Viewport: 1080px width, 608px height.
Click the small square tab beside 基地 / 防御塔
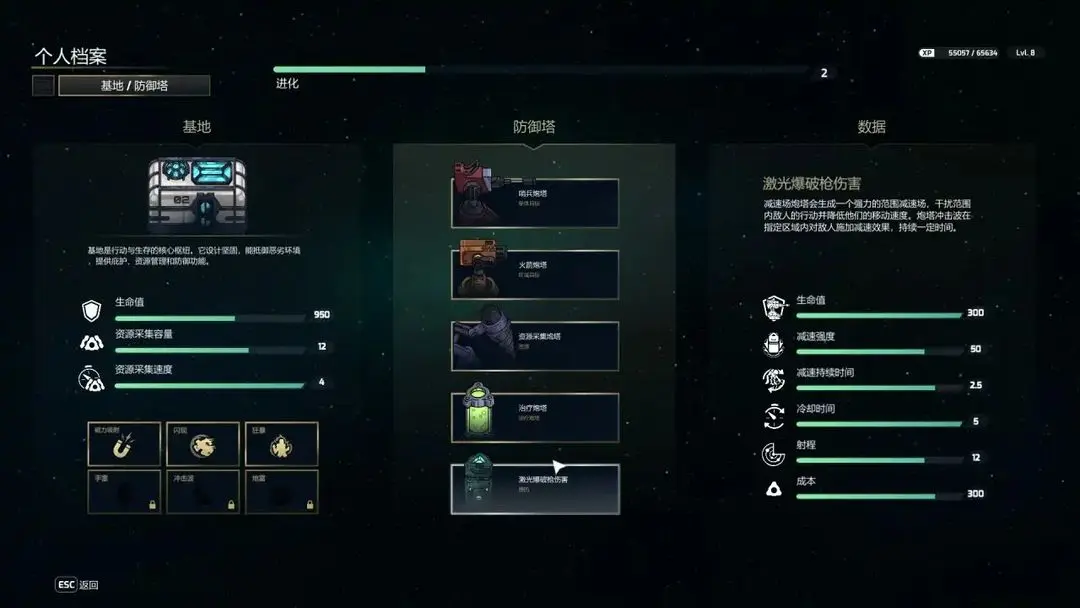coord(43,86)
